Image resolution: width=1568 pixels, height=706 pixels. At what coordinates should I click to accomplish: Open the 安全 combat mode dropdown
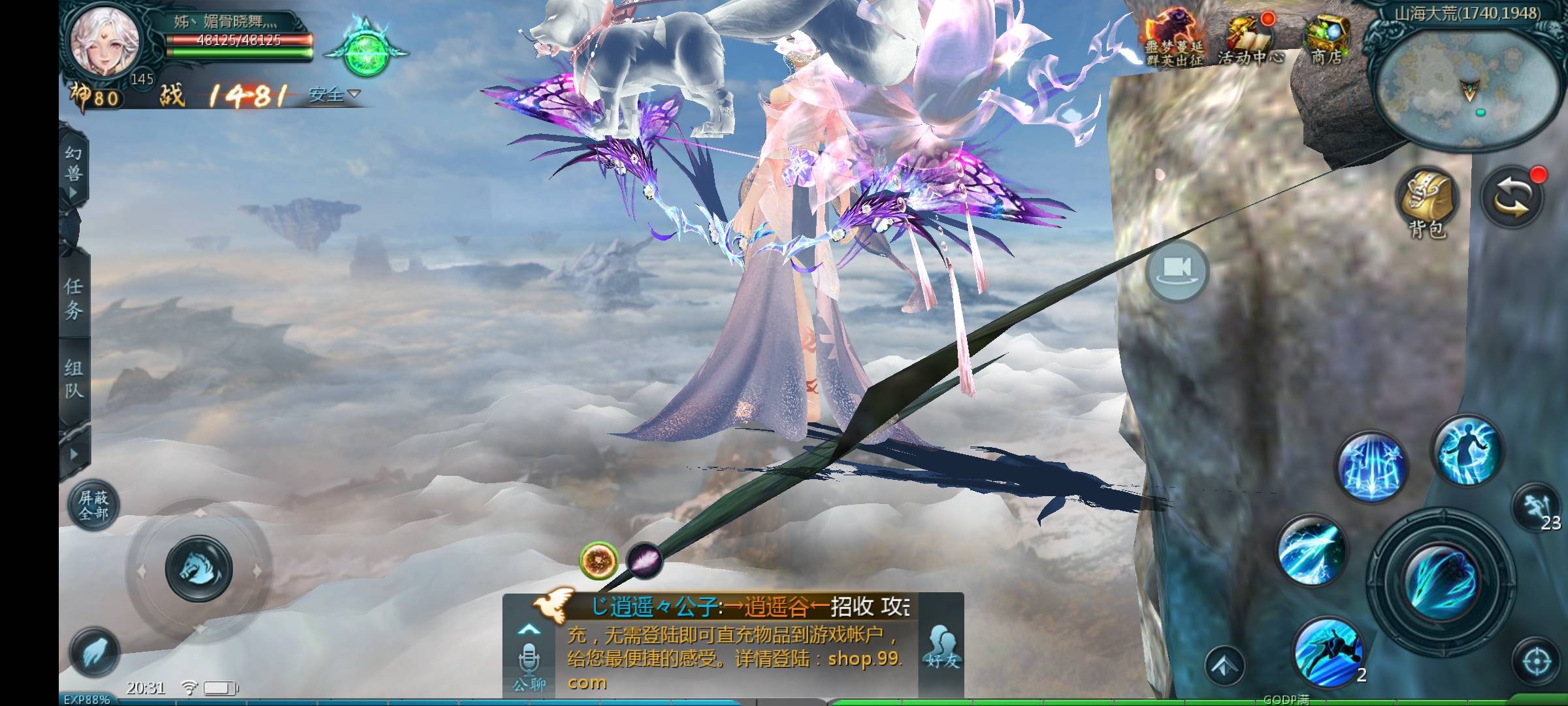(334, 95)
